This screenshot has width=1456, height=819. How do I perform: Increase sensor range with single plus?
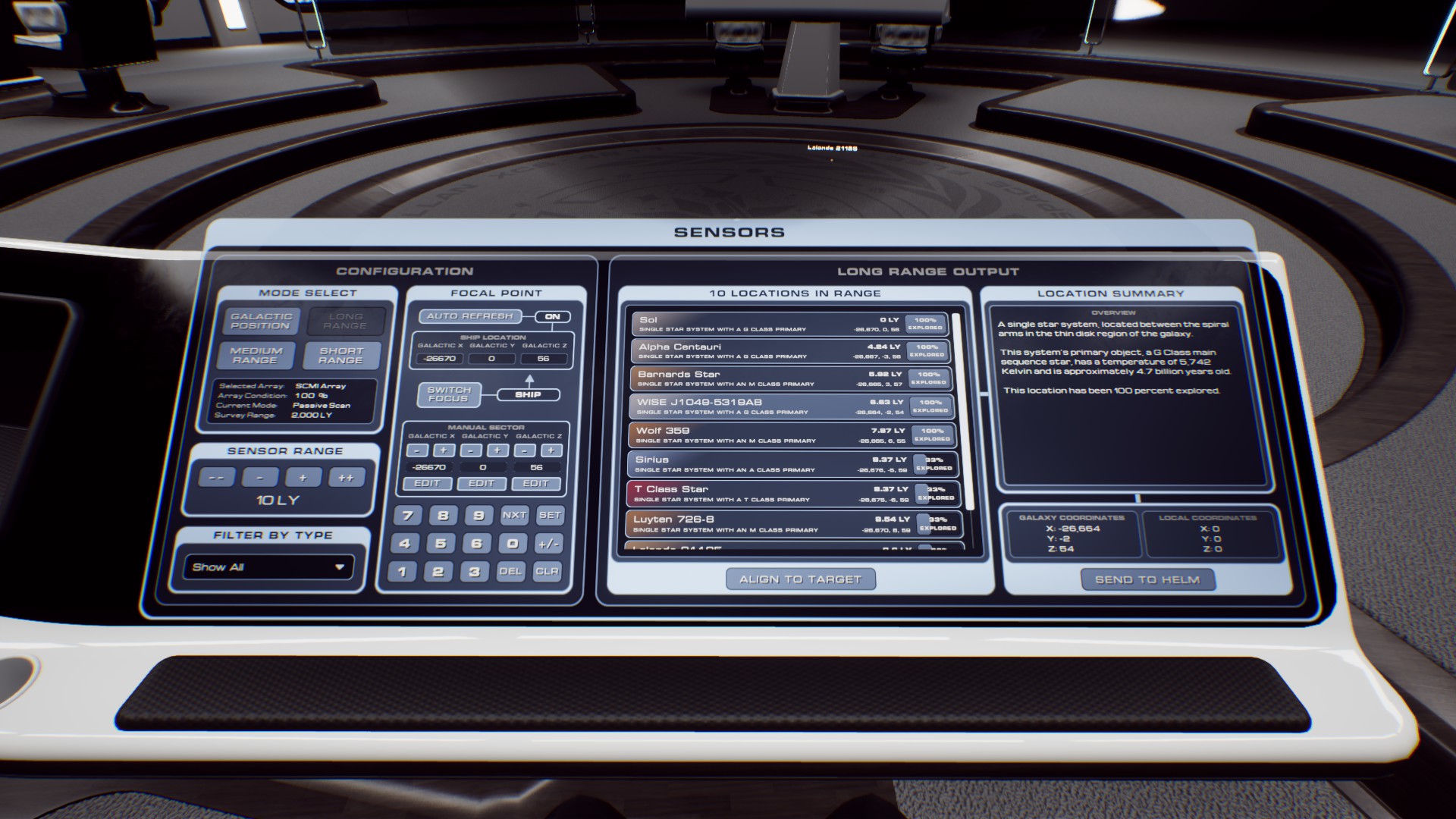[x=303, y=478]
